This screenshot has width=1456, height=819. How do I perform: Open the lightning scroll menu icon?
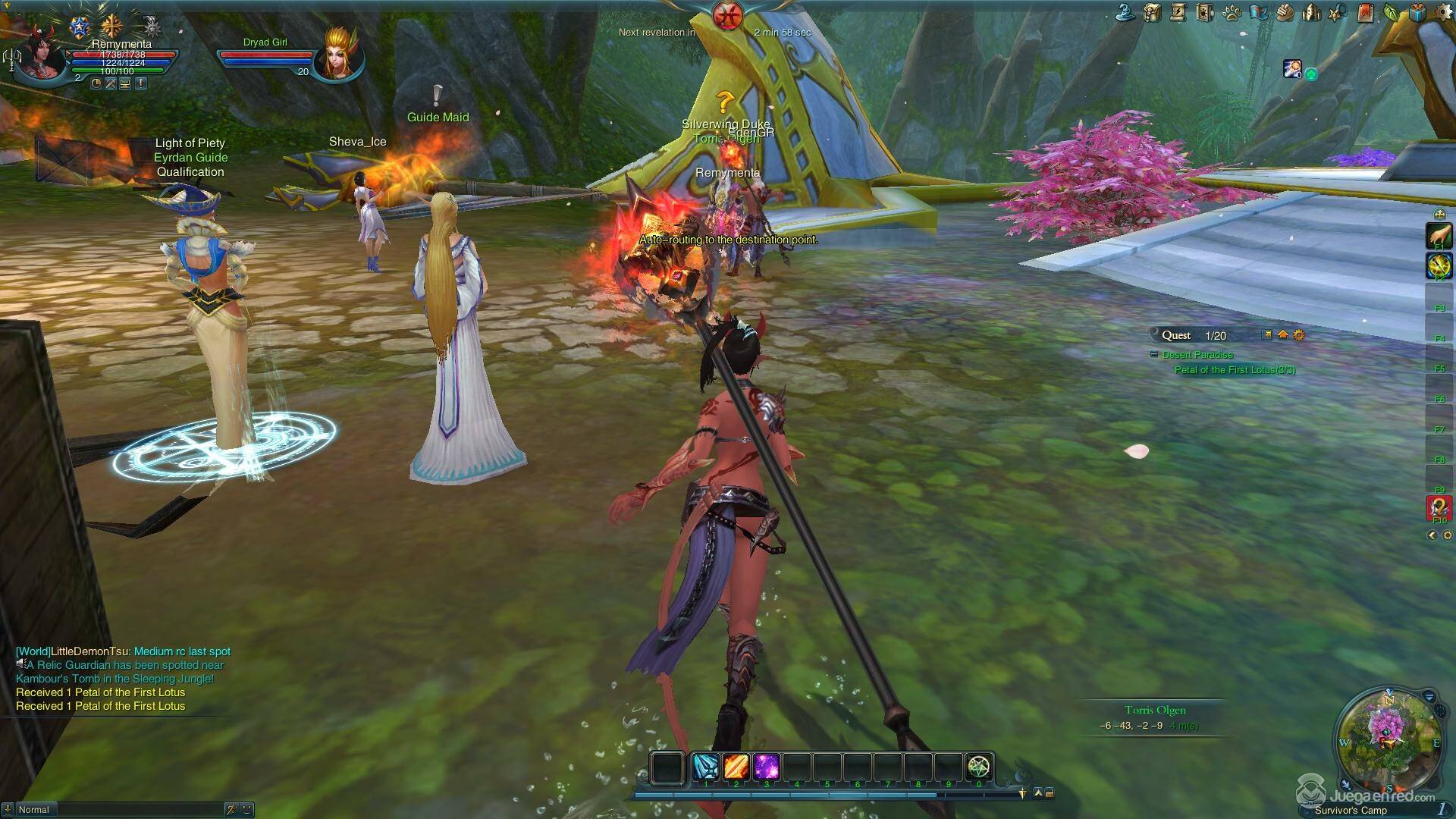(1178, 12)
